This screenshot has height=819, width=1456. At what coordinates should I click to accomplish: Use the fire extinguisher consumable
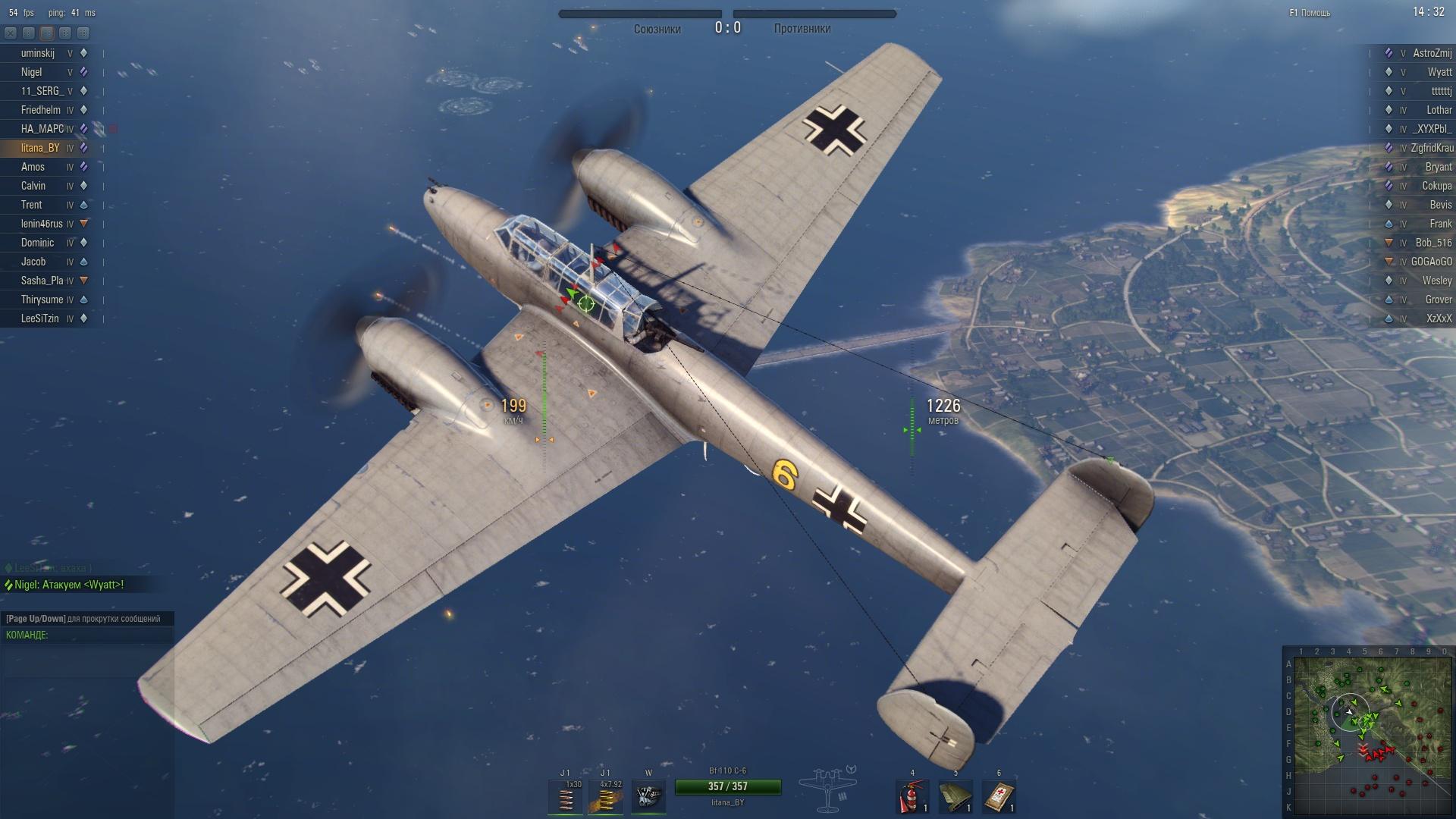point(912,798)
